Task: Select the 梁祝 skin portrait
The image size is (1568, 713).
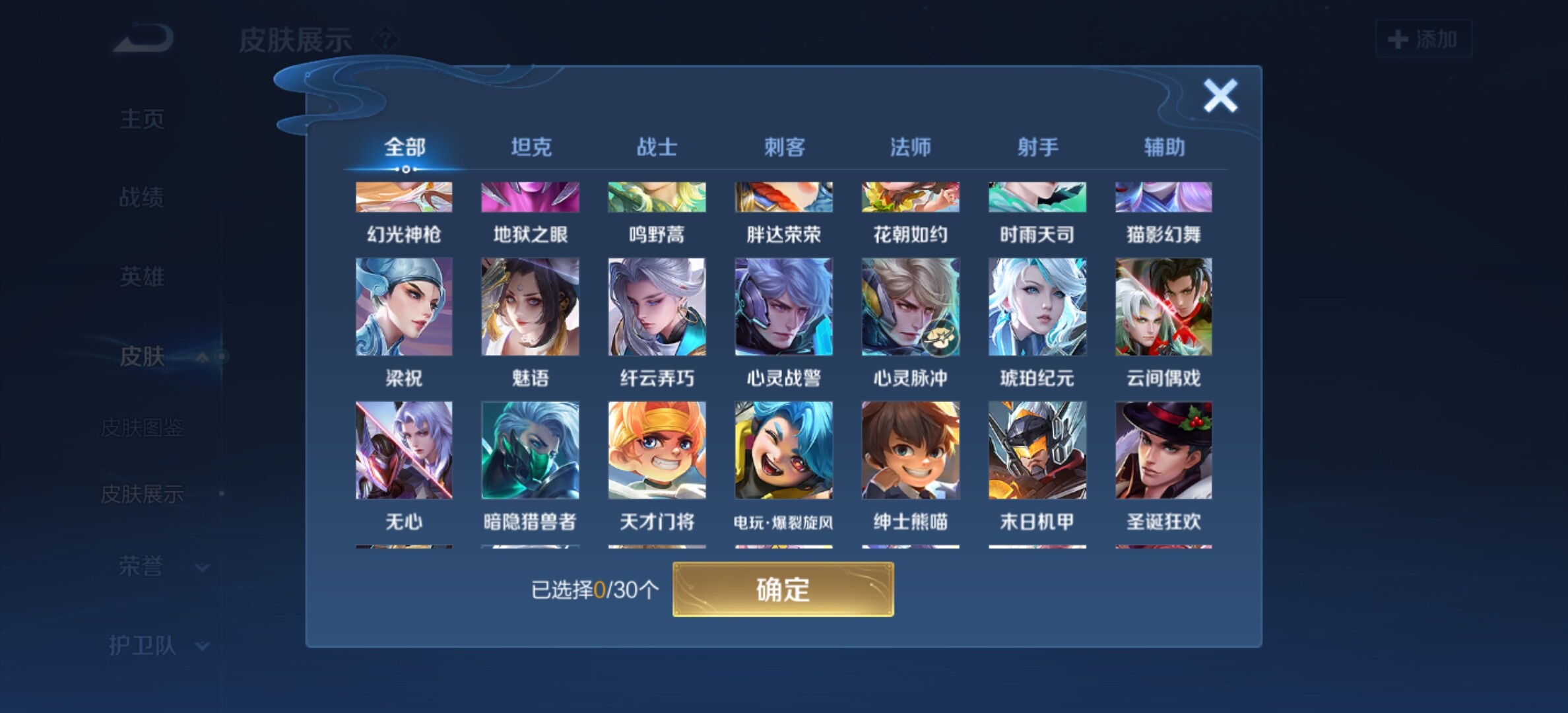Action: 404,307
